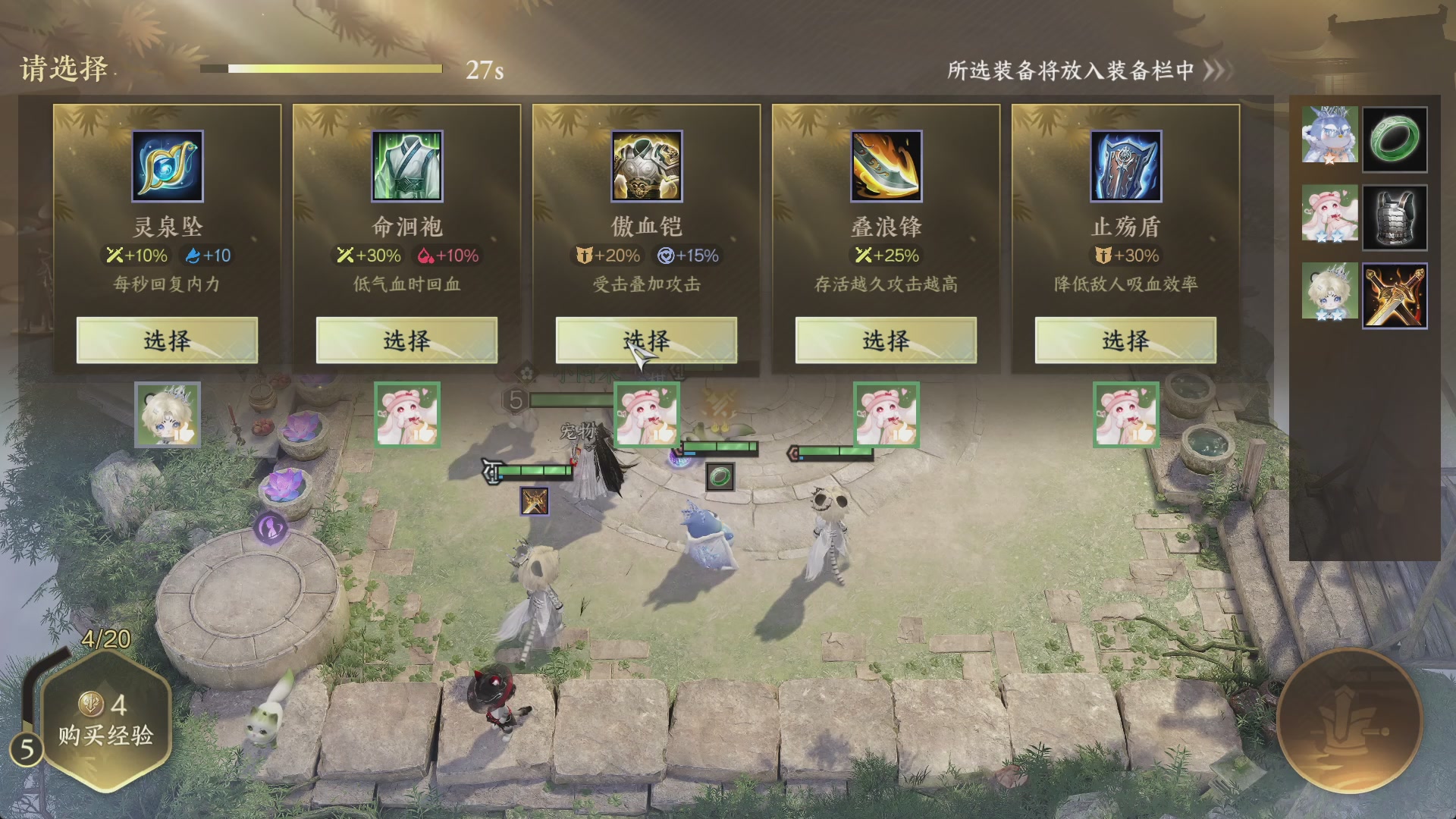This screenshot has height=819, width=1456.
Task: Click the 27s countdown progress bar
Action: point(322,68)
